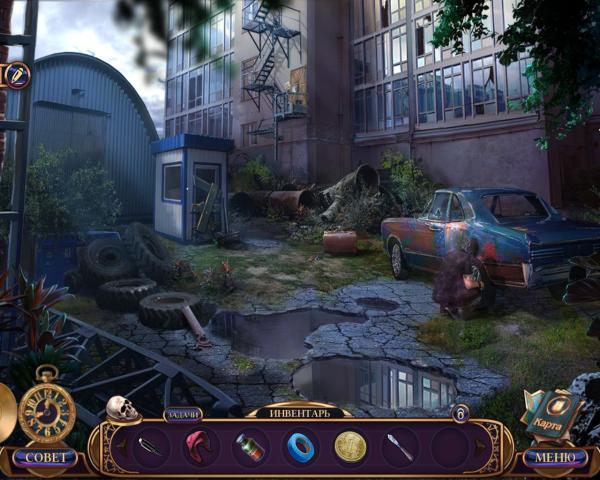Open the pencil notes icon
This screenshot has width=600, height=480.
pos(18,75)
